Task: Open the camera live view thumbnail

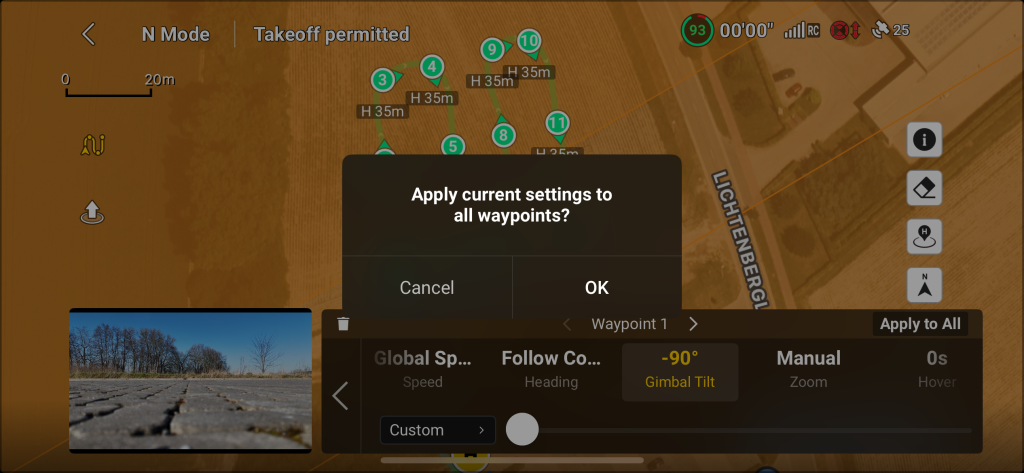Action: tap(190, 379)
